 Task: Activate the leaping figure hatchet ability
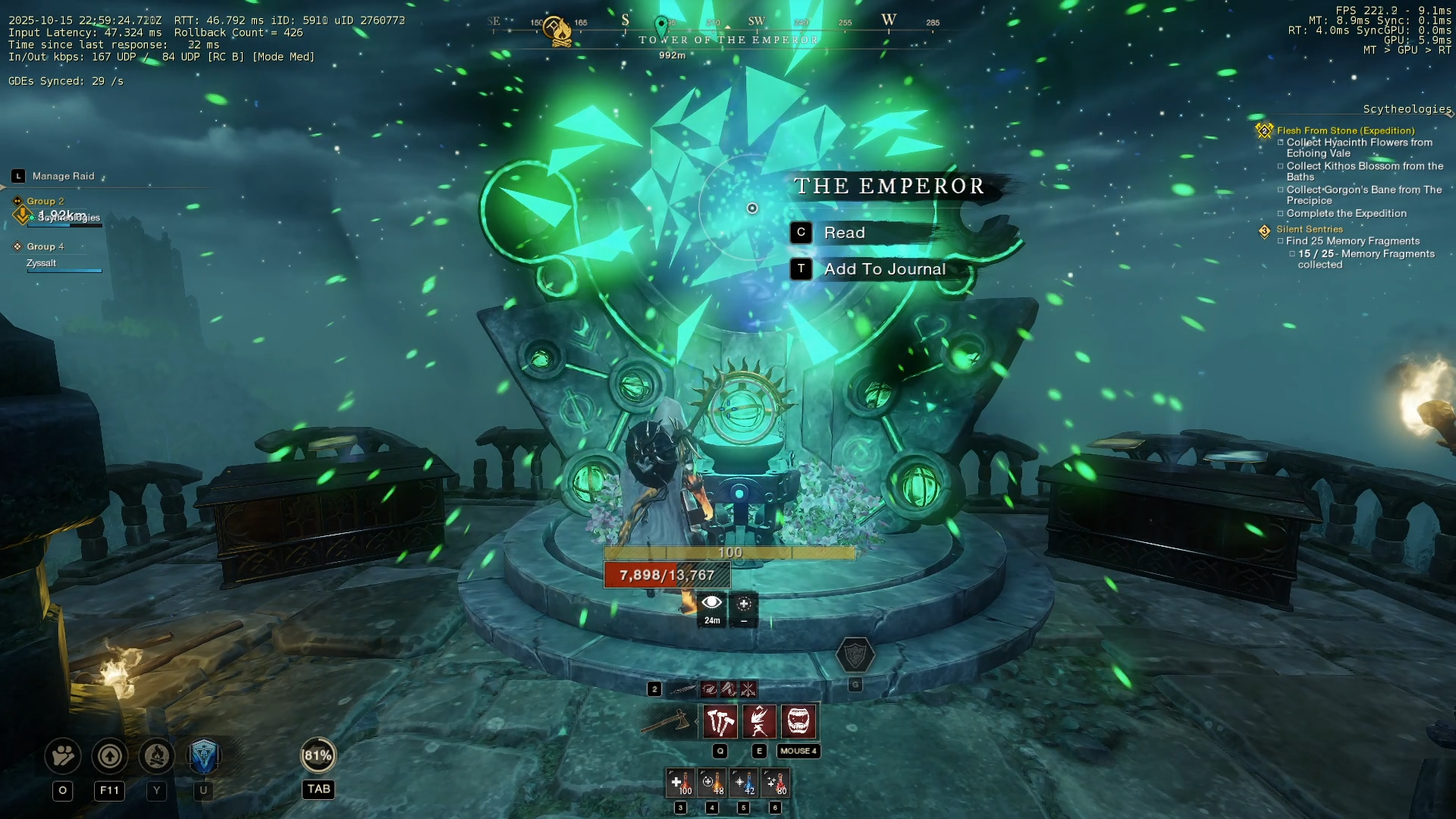pyautogui.click(x=759, y=721)
